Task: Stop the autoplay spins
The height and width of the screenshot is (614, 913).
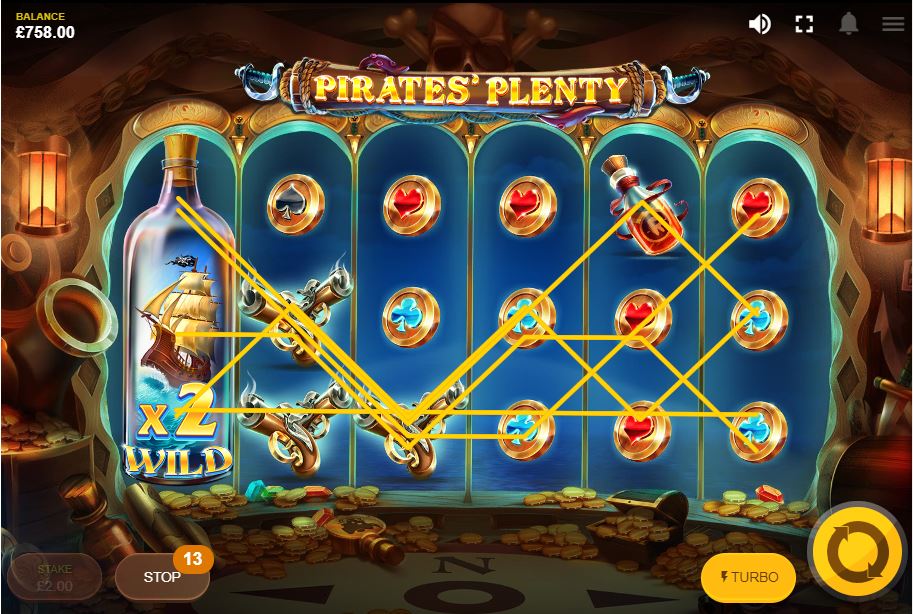Action: point(162,577)
